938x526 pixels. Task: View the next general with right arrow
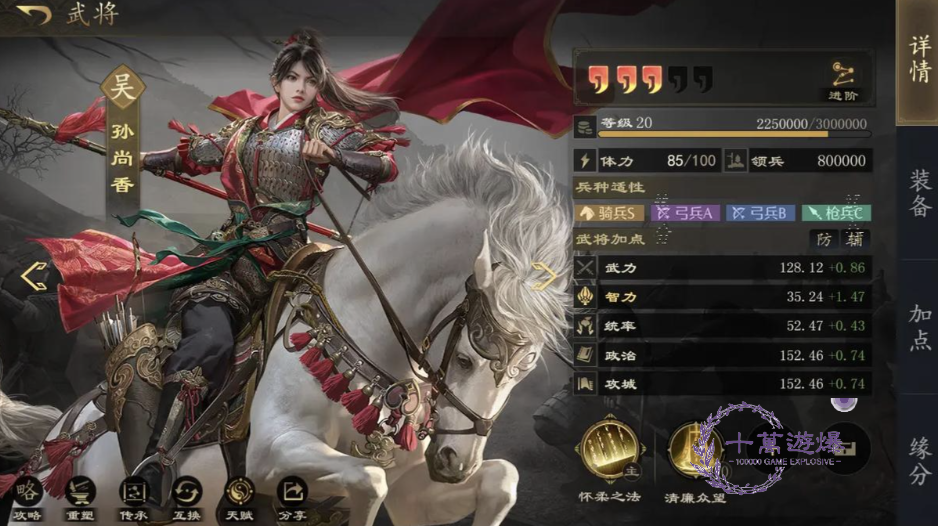[544, 275]
